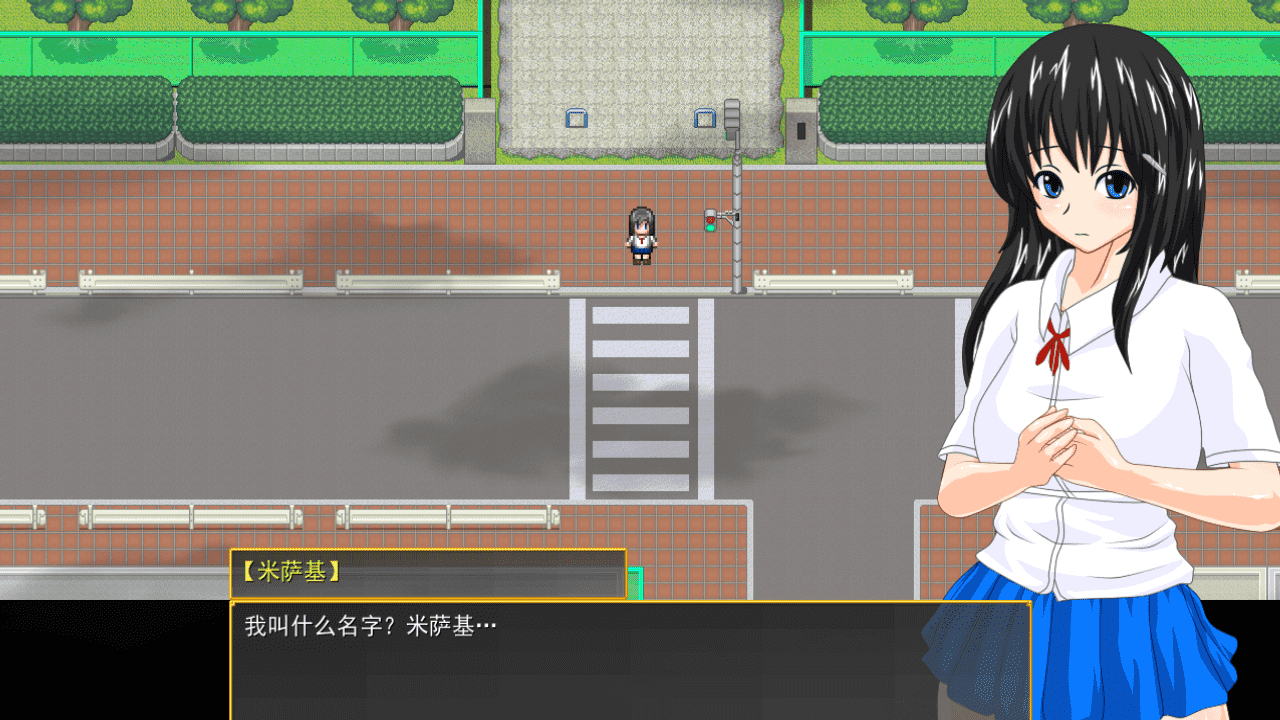
Task: Toggle the red stop light on signal
Action: click(710, 219)
